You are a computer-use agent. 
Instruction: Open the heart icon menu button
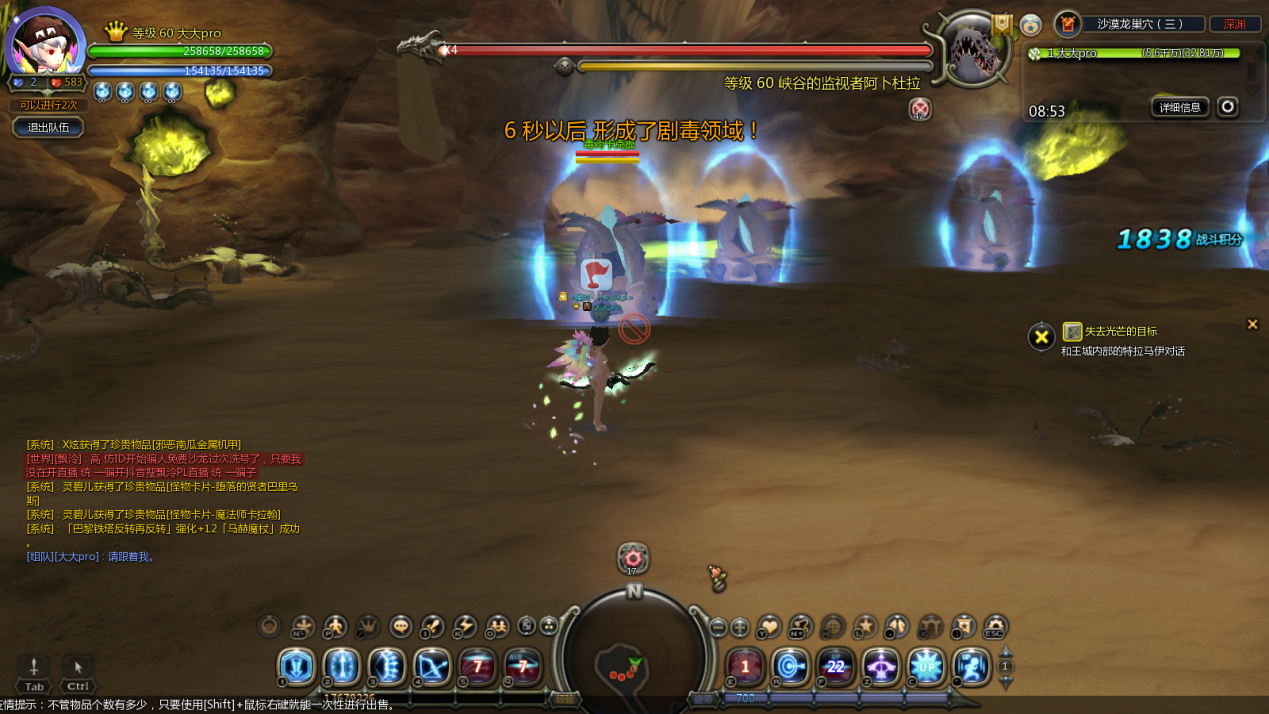point(768,627)
